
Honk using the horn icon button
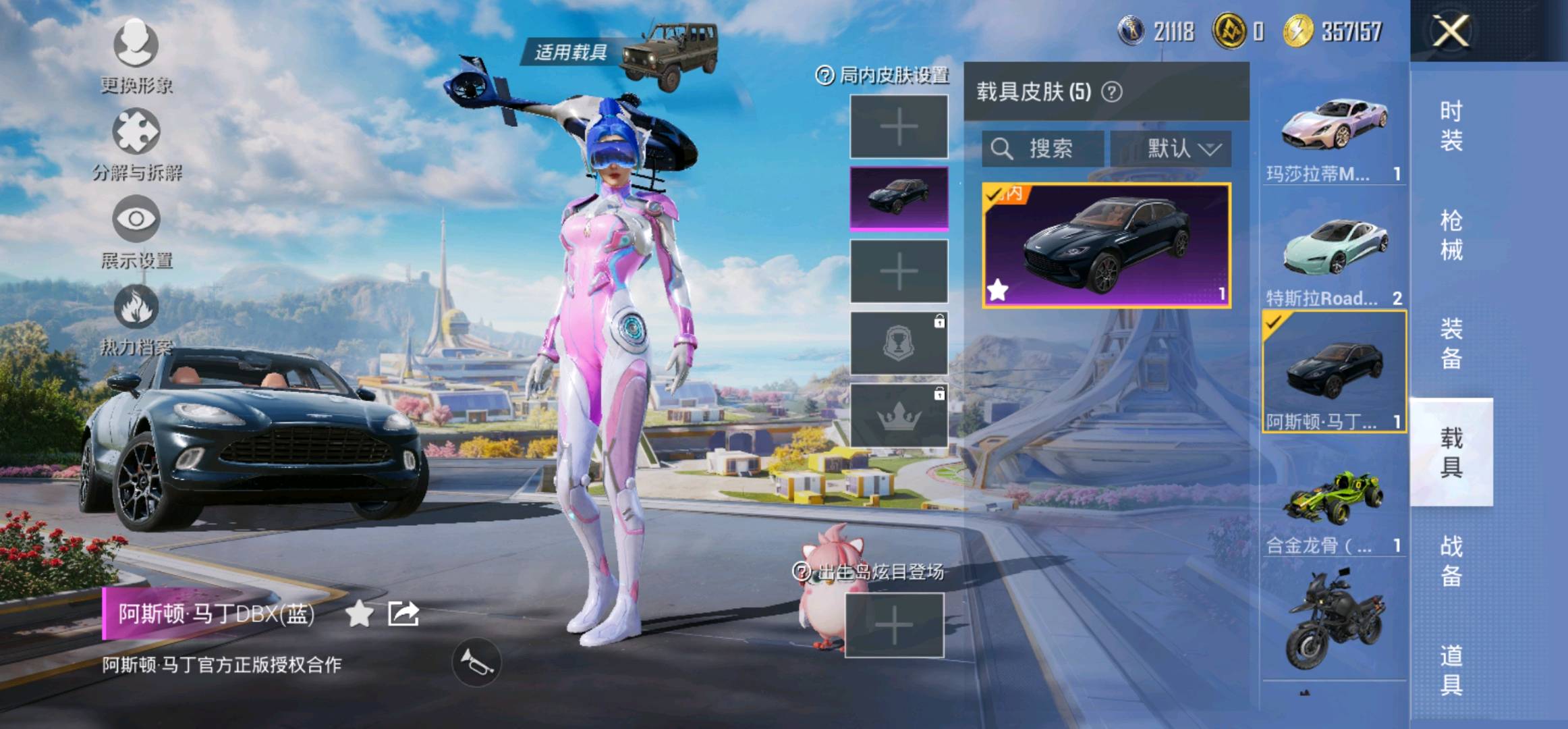476,663
